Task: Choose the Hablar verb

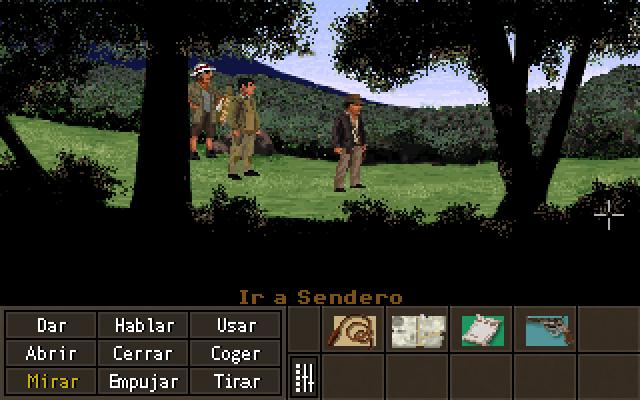Action: 144,325
